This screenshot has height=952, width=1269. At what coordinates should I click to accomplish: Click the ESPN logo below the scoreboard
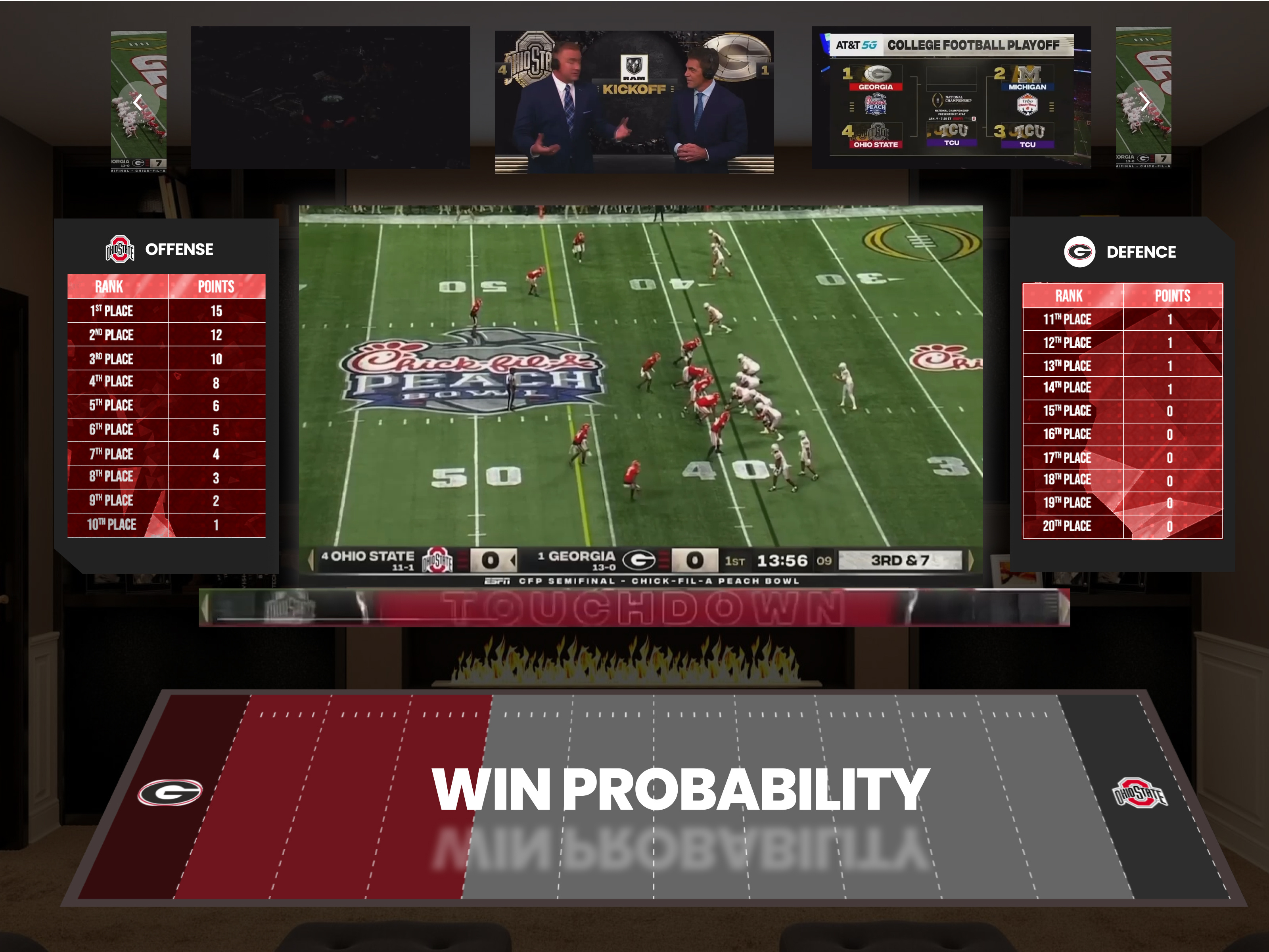point(498,581)
